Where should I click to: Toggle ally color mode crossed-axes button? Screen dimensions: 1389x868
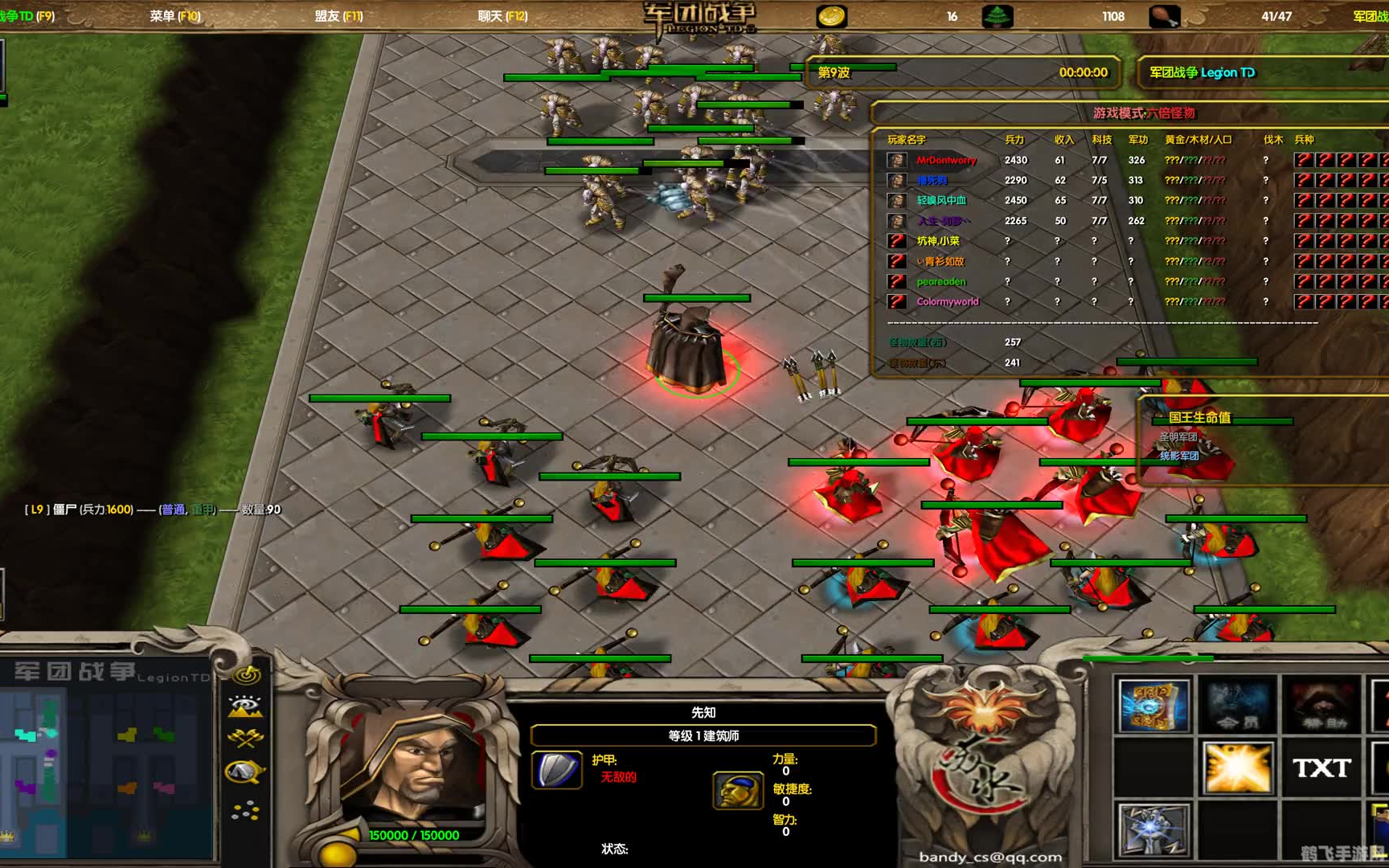[246, 738]
